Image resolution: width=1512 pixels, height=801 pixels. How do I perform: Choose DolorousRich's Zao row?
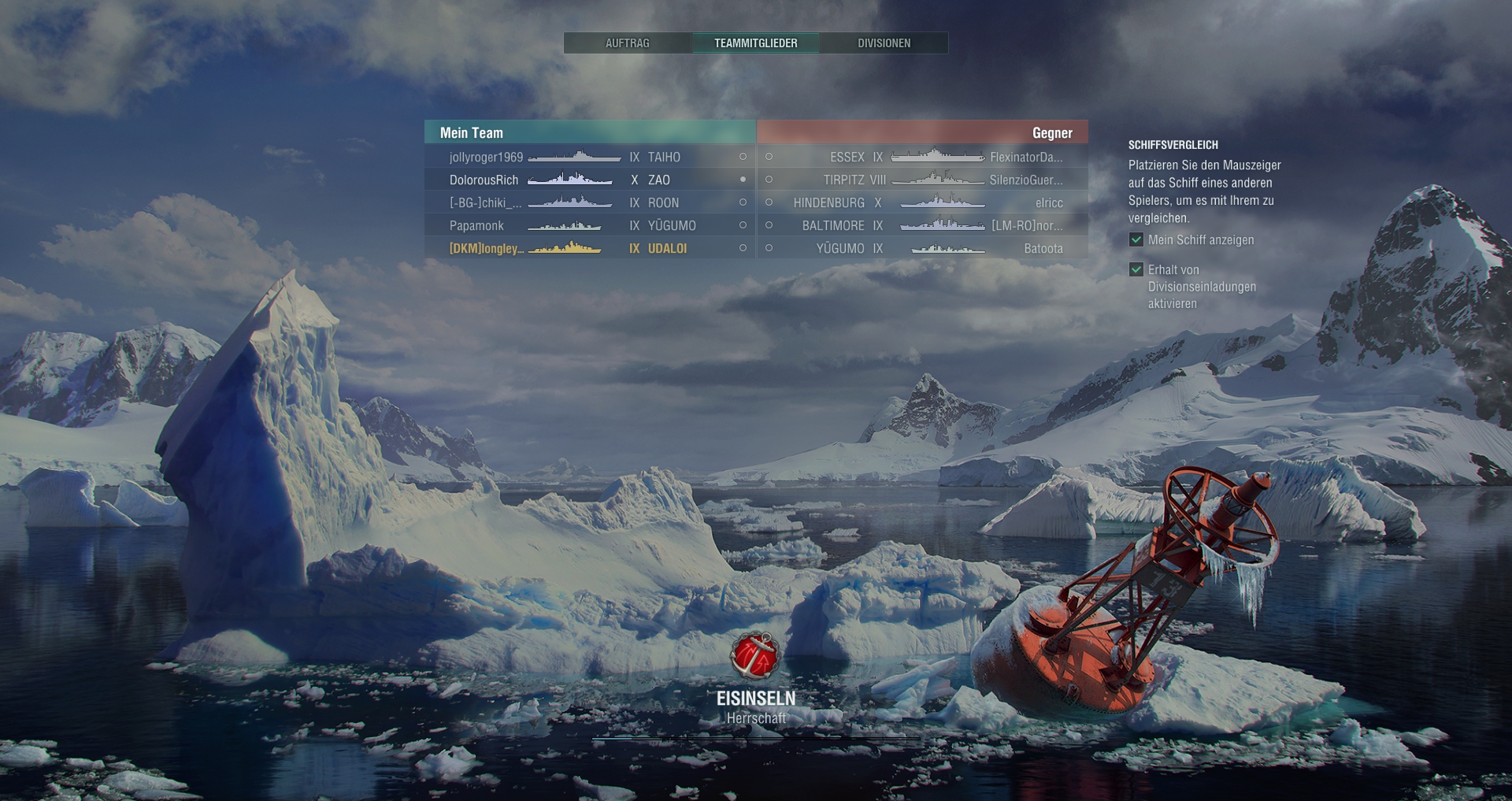tap(589, 180)
